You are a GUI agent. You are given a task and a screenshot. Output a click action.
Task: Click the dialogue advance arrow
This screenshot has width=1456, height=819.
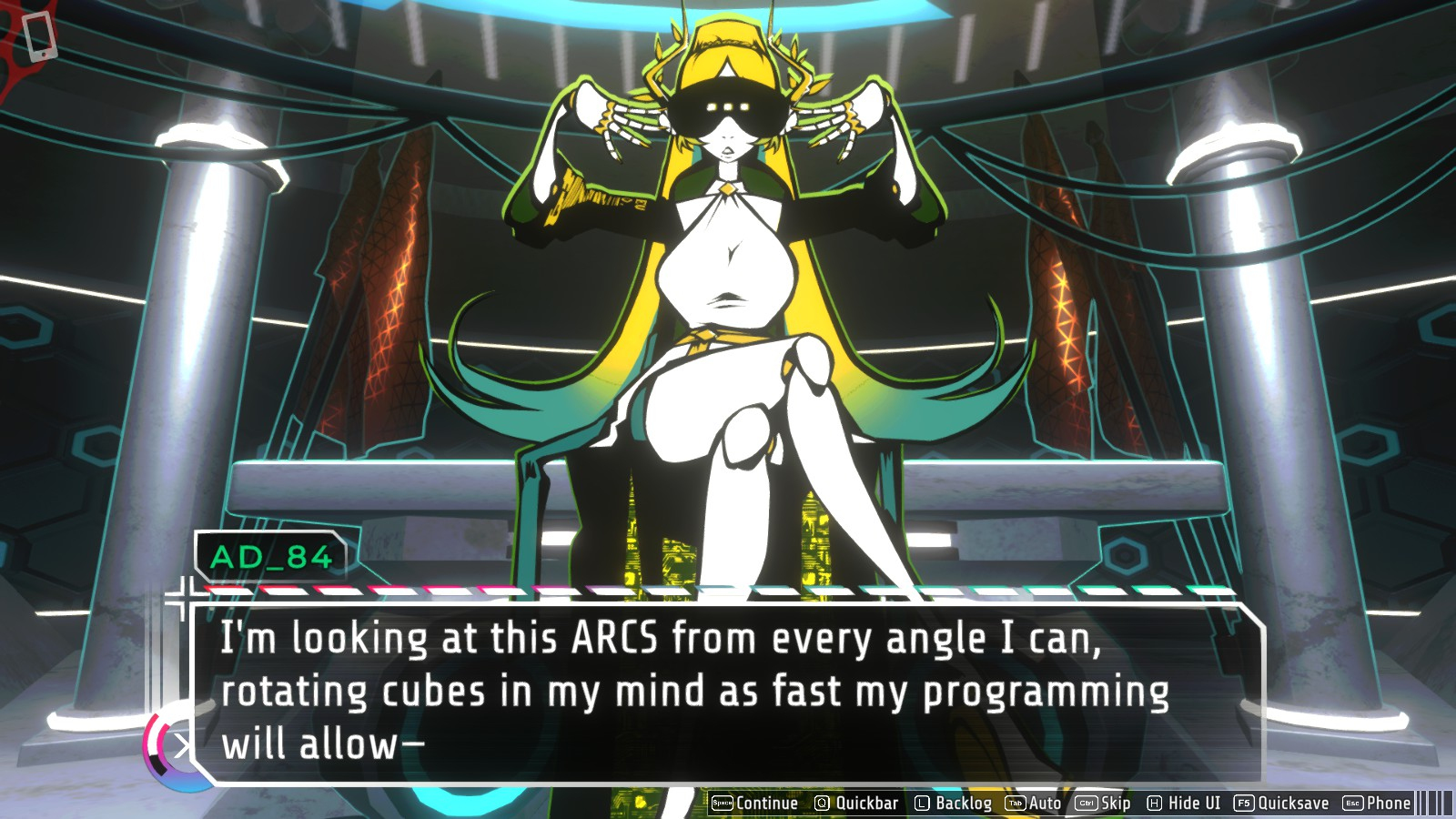tap(181, 747)
